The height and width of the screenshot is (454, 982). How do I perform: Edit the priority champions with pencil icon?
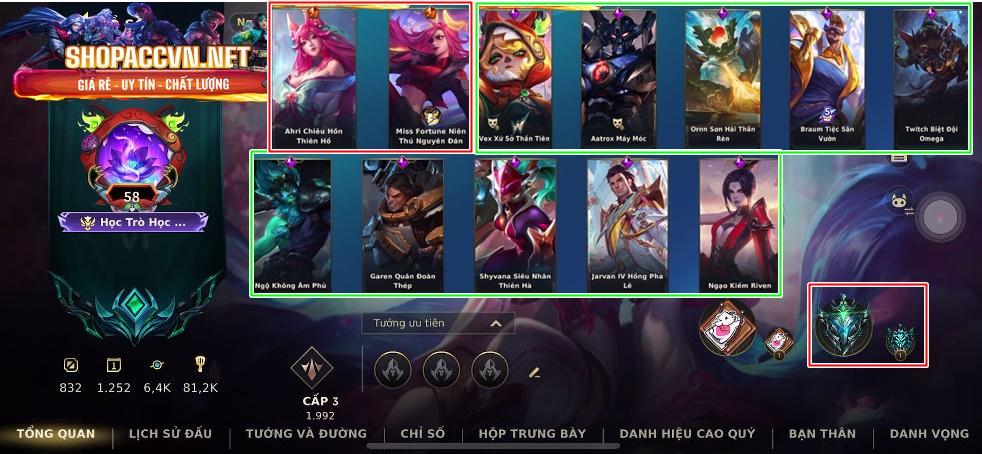534,372
